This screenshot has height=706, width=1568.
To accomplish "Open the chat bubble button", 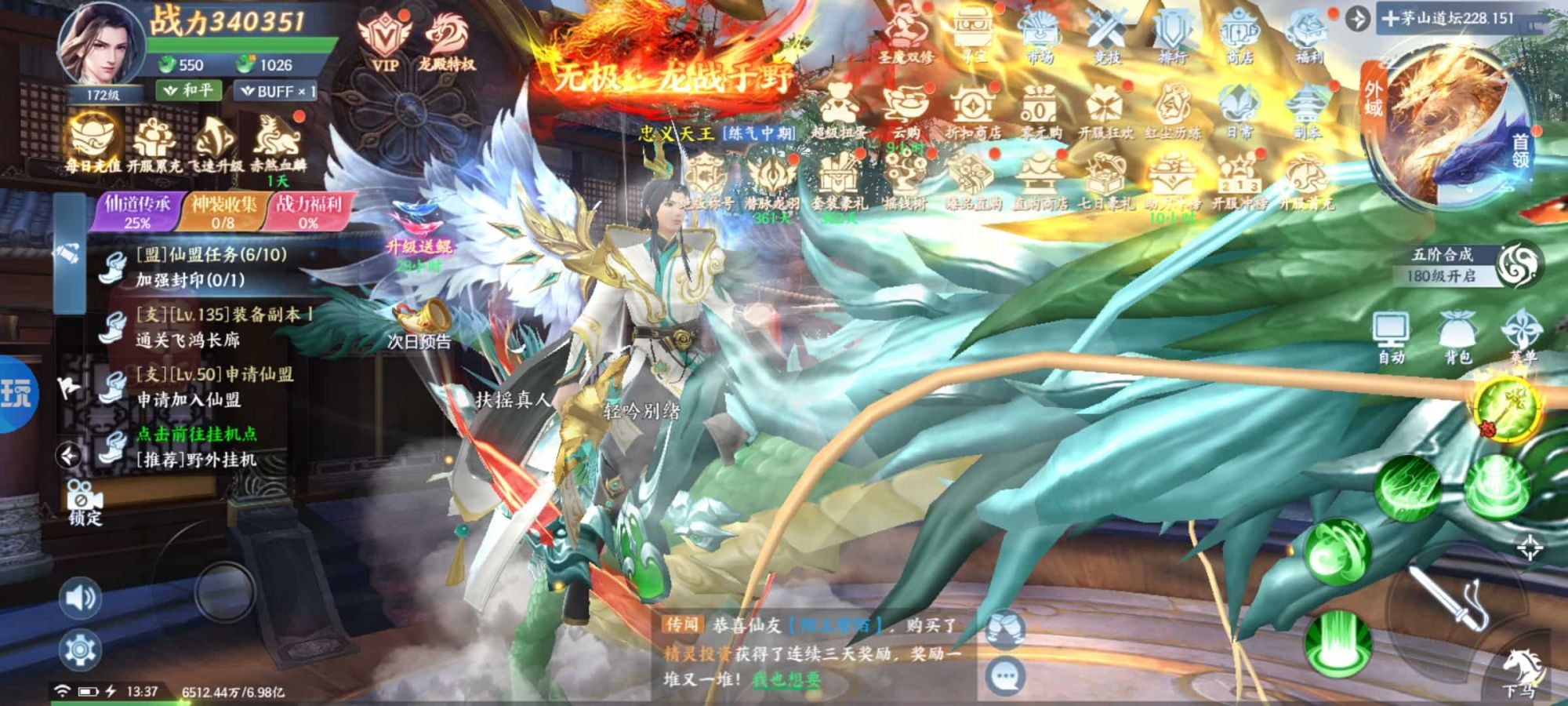I will [1004, 676].
